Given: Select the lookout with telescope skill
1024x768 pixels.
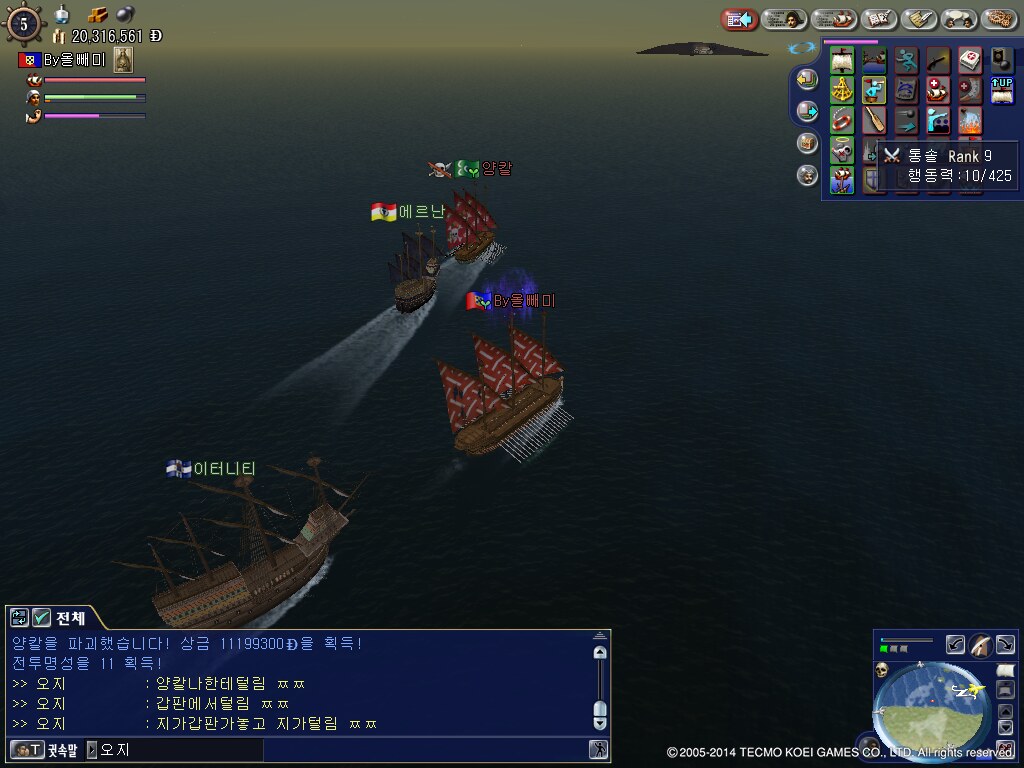Looking at the screenshot, I should (x=874, y=91).
